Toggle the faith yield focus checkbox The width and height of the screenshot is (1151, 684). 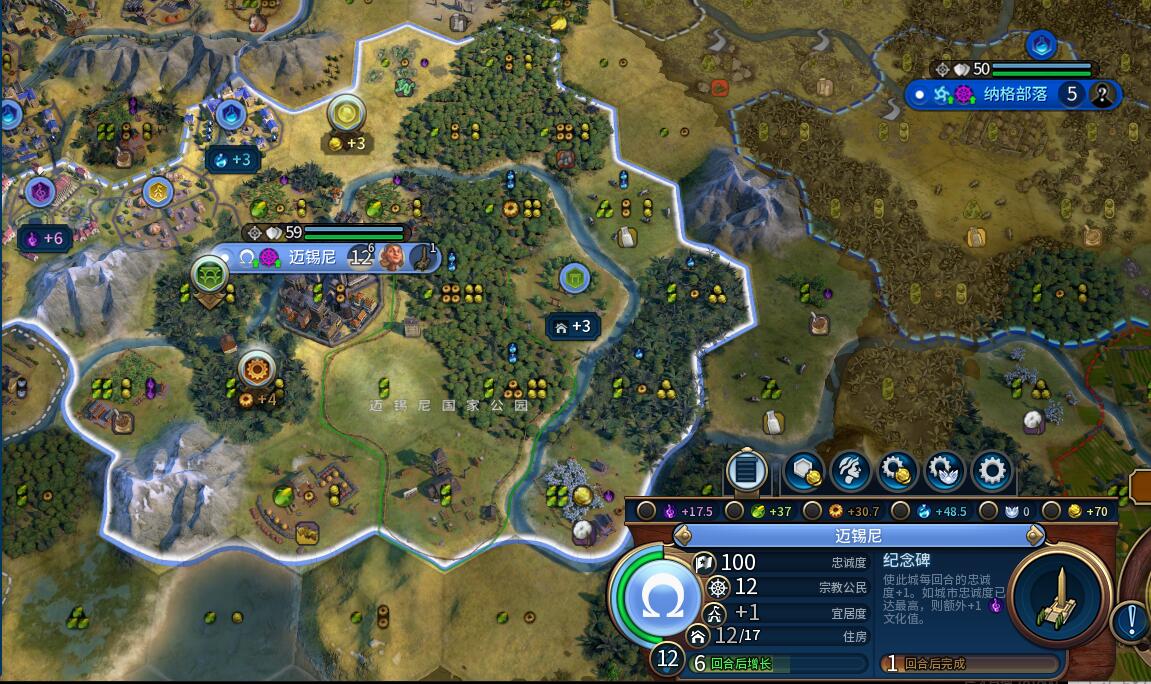click(989, 511)
